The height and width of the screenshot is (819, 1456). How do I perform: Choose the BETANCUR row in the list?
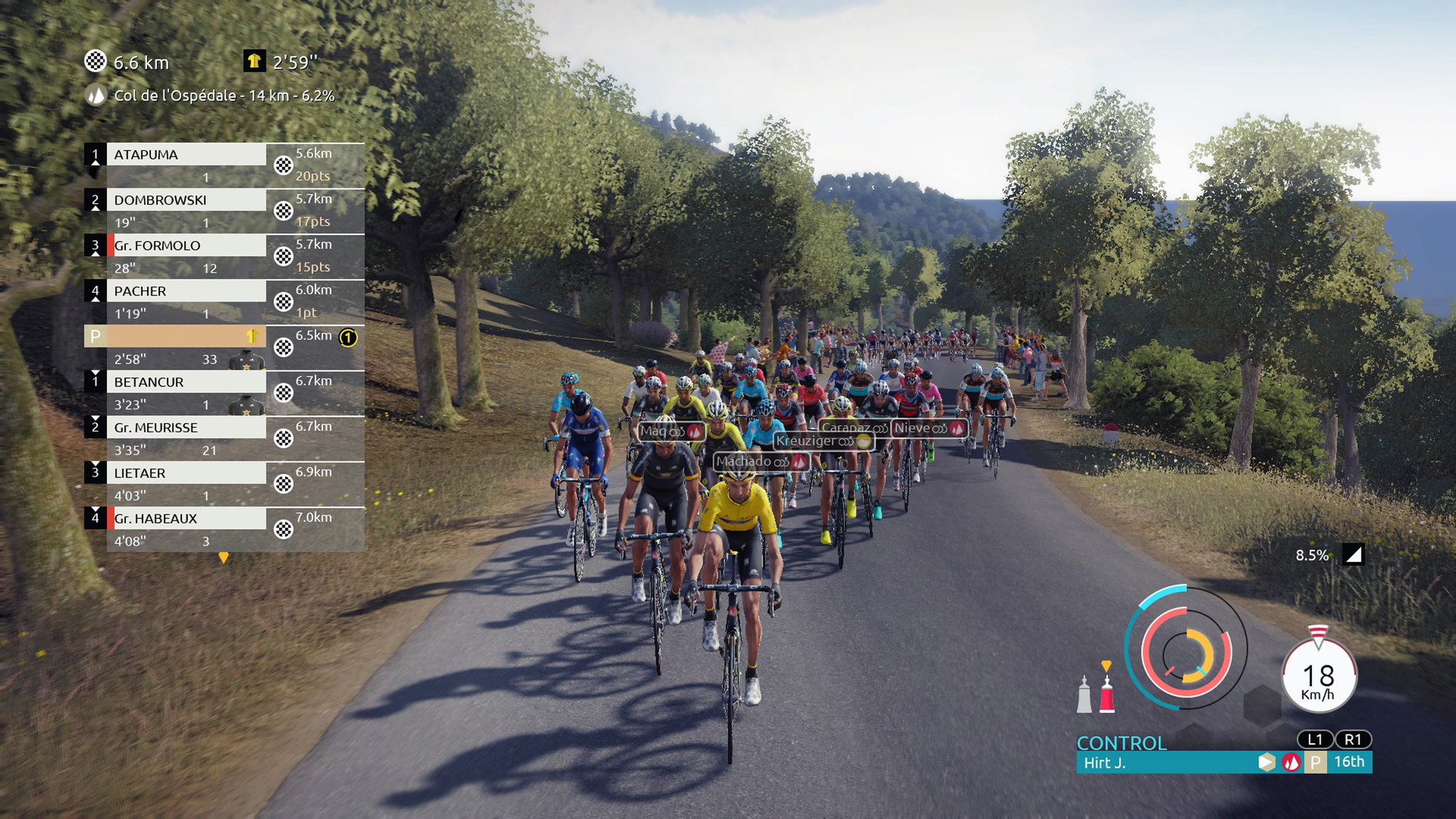click(x=186, y=382)
